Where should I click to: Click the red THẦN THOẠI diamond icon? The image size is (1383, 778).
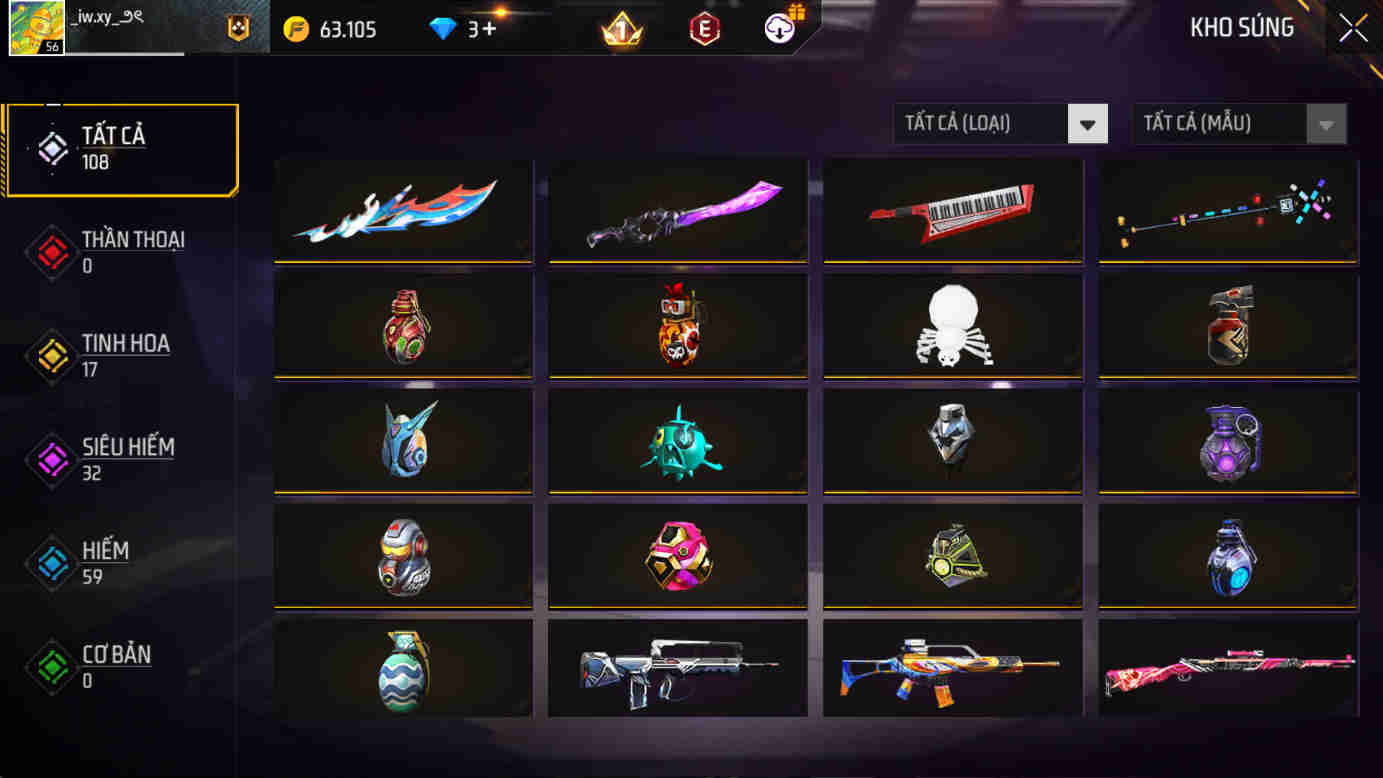tap(50, 252)
